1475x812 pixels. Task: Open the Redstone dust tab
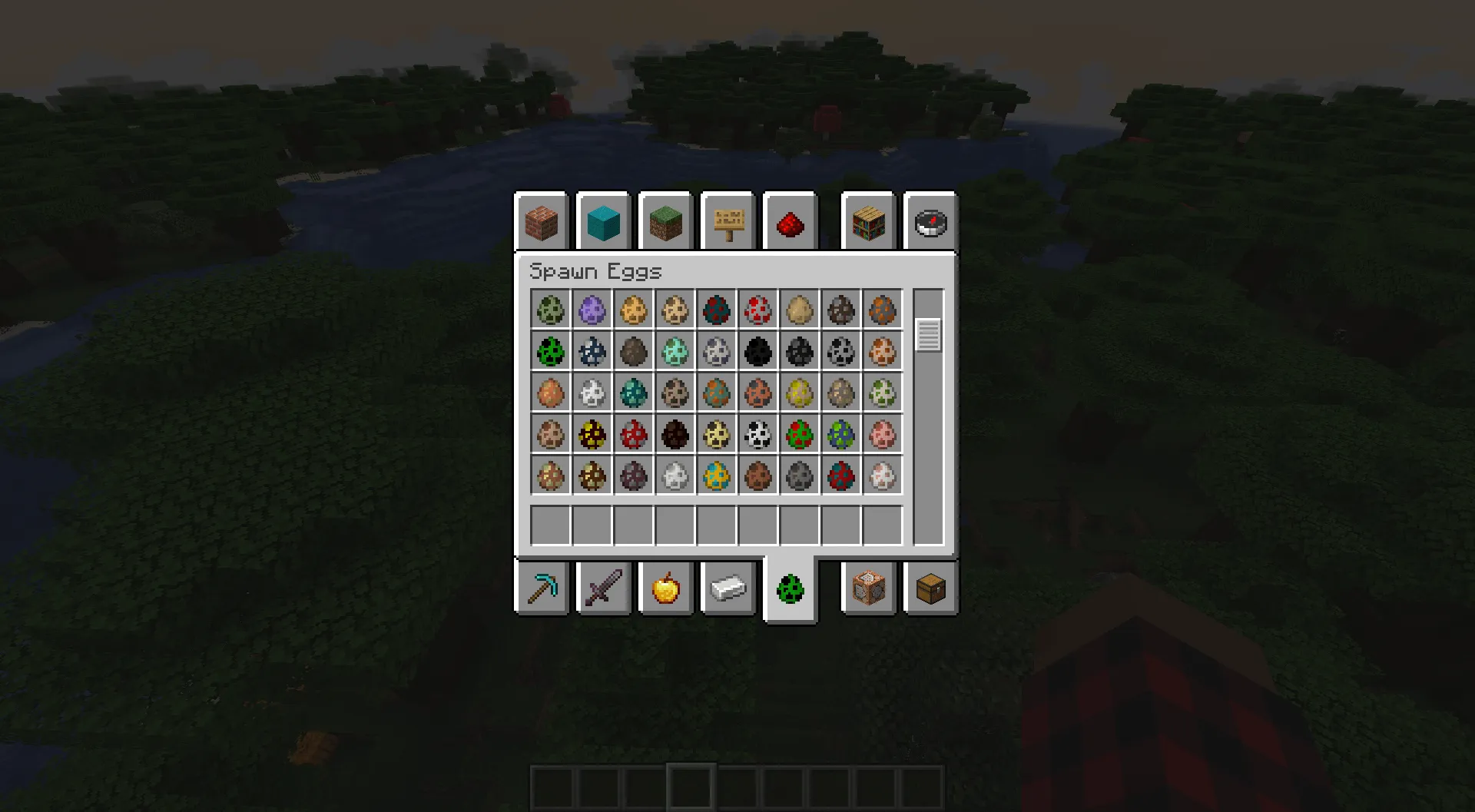791,223
